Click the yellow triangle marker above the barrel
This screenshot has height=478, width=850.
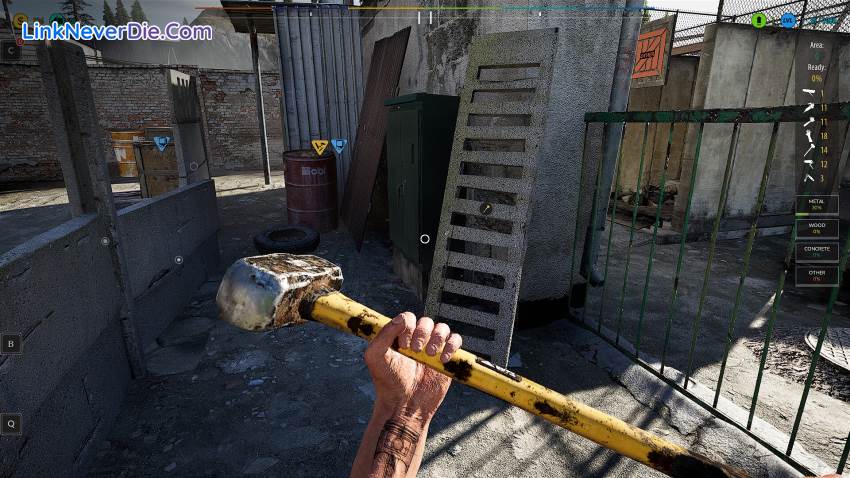click(319, 147)
